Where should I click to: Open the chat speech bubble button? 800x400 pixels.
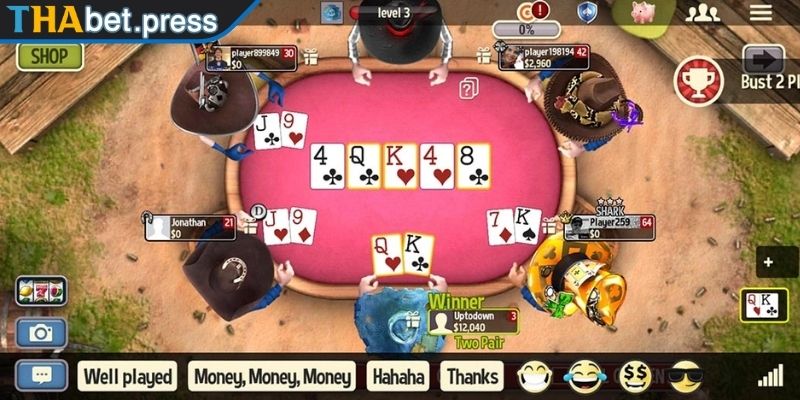tap(41, 376)
